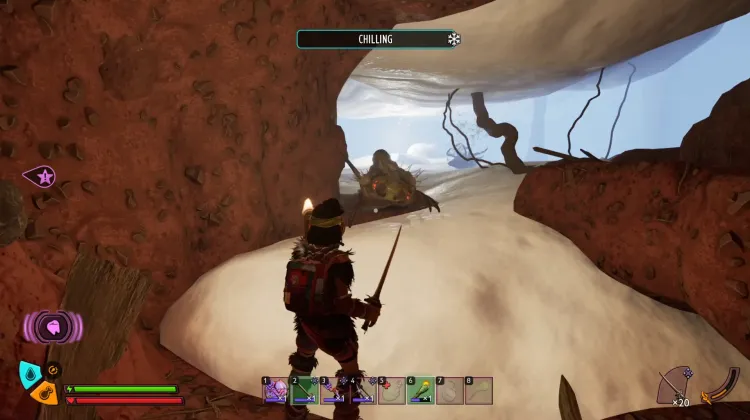Click the cyan water droplet thirst icon

pyautogui.click(x=30, y=374)
